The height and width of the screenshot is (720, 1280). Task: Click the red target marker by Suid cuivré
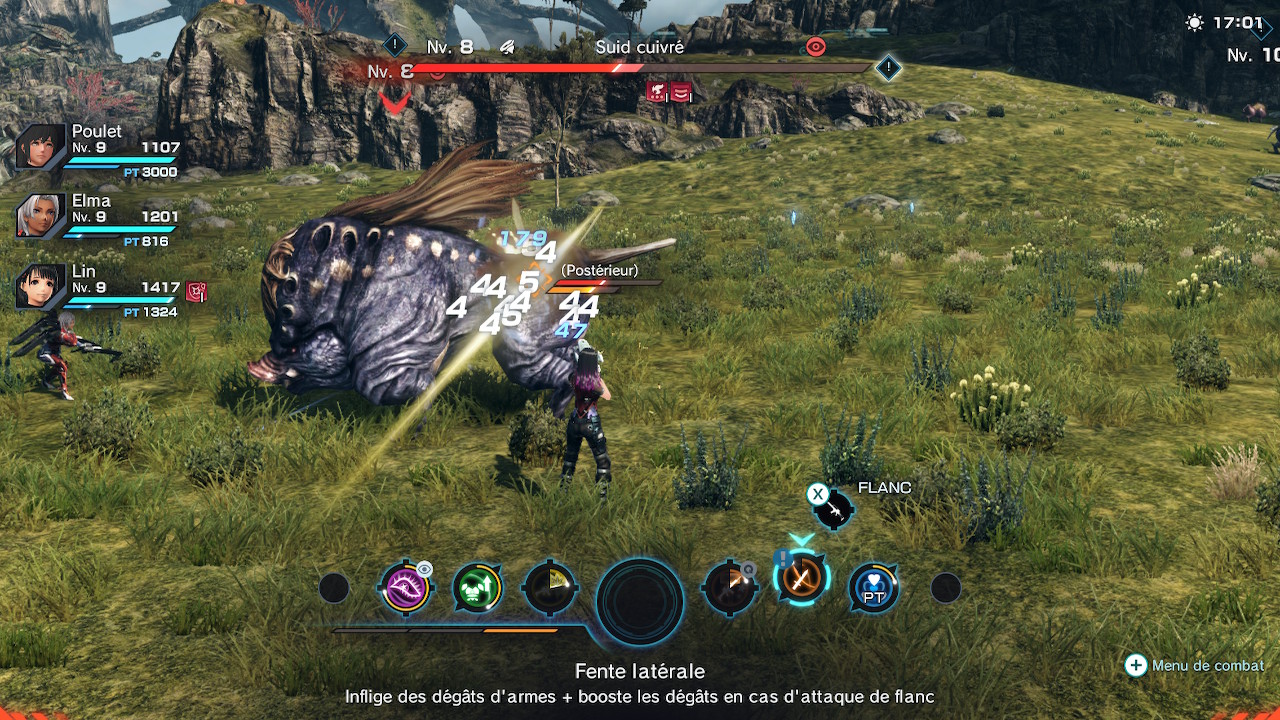[x=816, y=46]
